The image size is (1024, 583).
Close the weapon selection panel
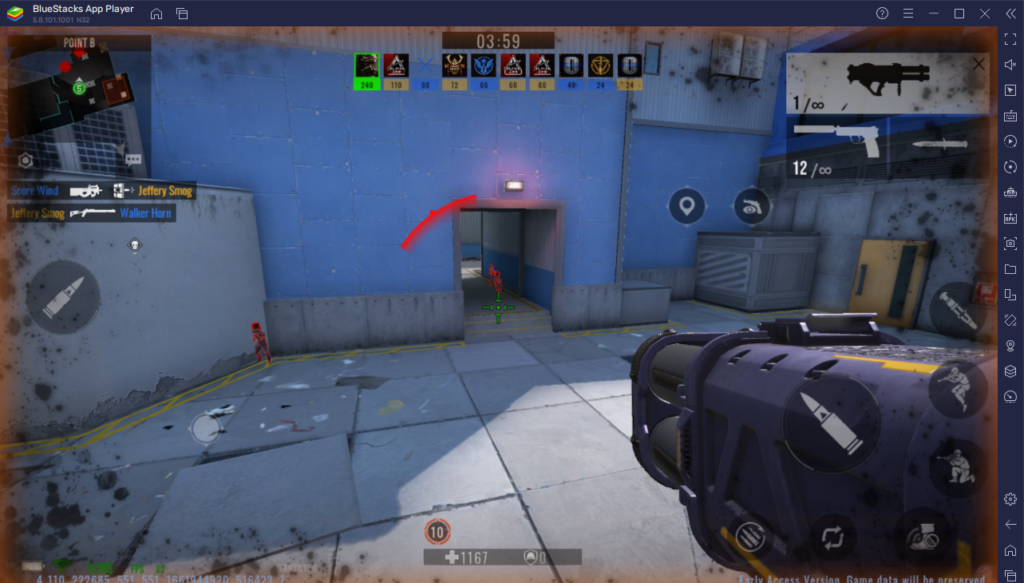click(x=978, y=64)
